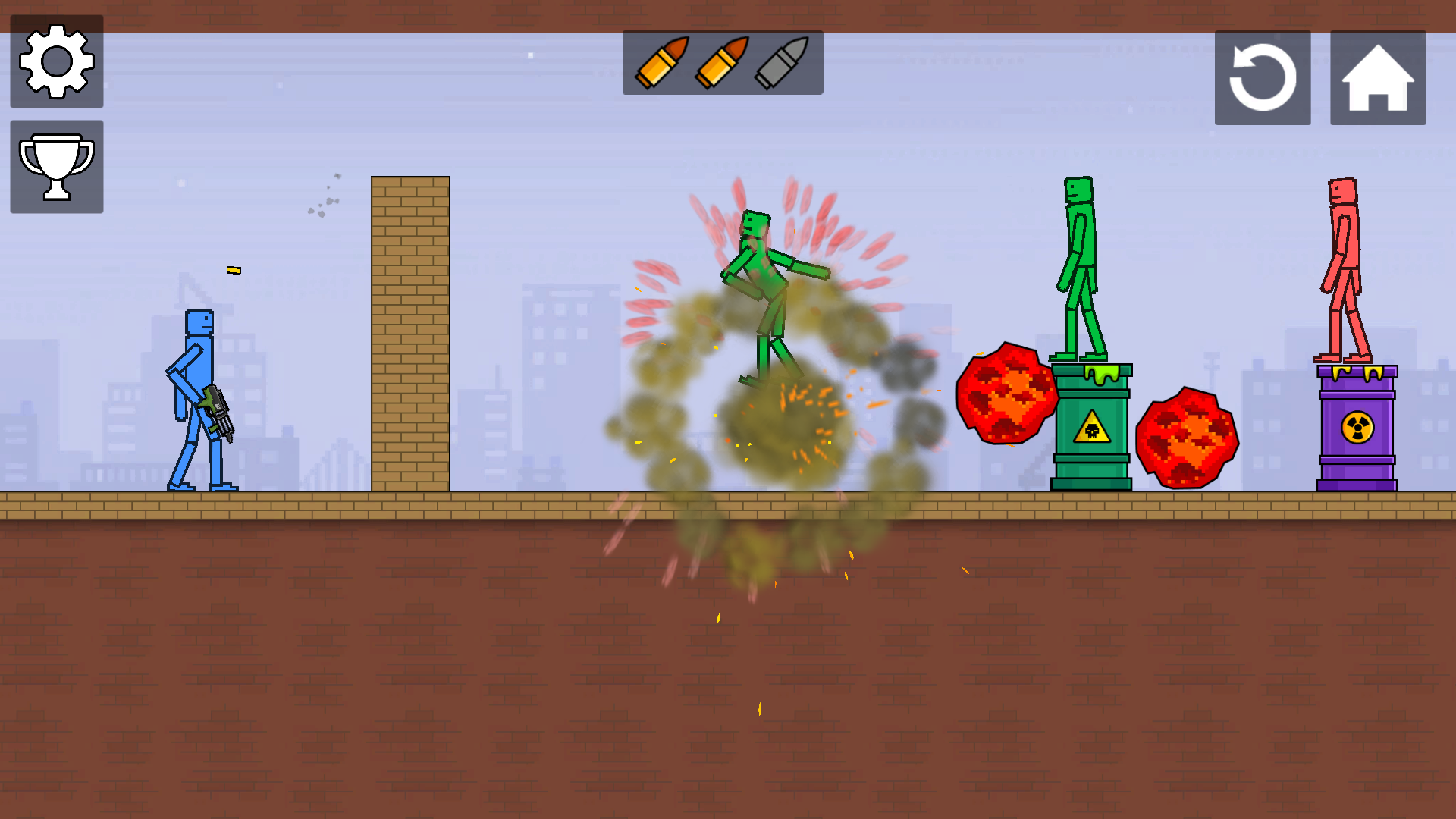View achievements via the trophy icon
Image resolution: width=1456 pixels, height=819 pixels.
[56, 165]
